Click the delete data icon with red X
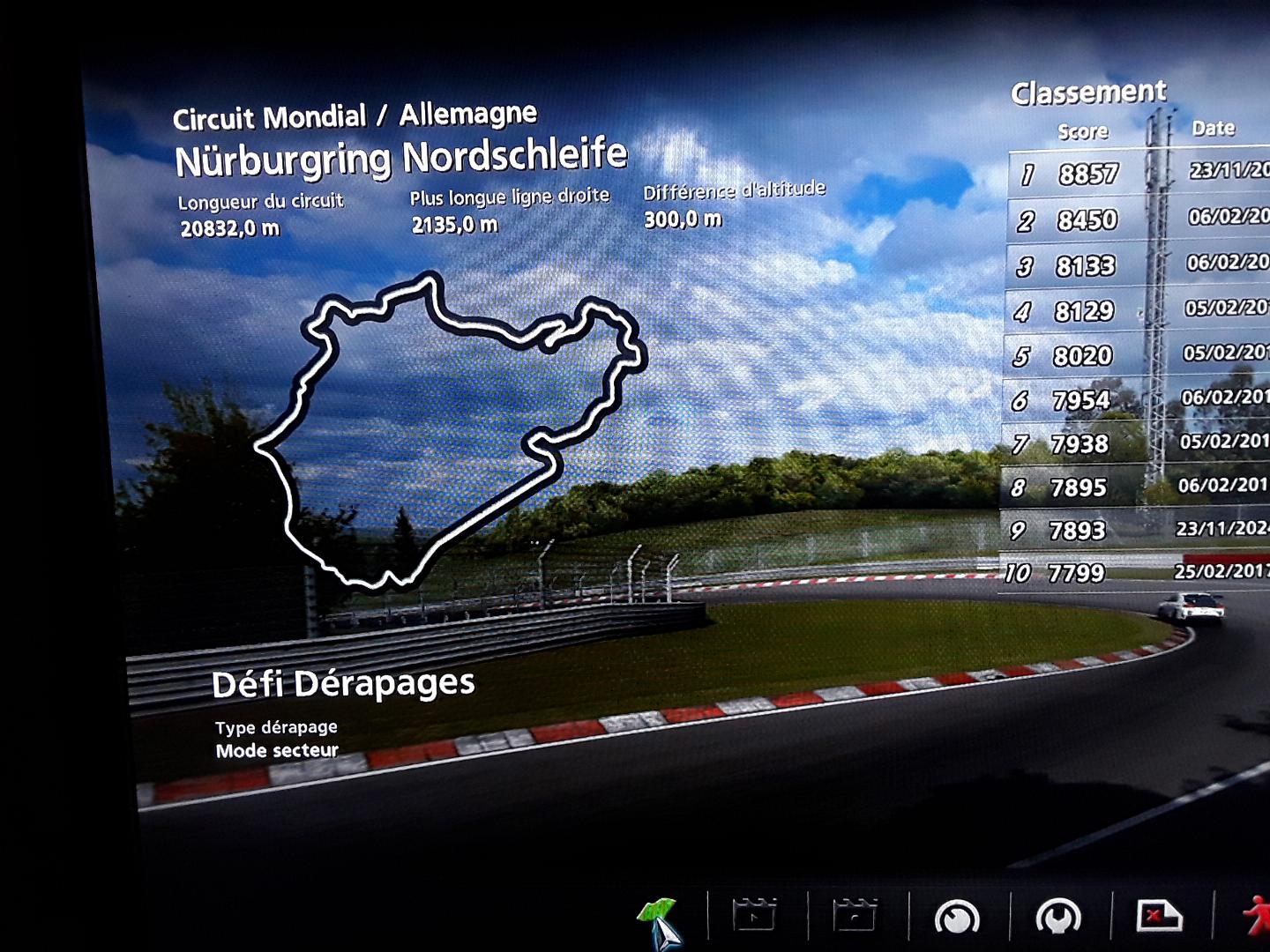1270x952 pixels. [x=1158, y=917]
